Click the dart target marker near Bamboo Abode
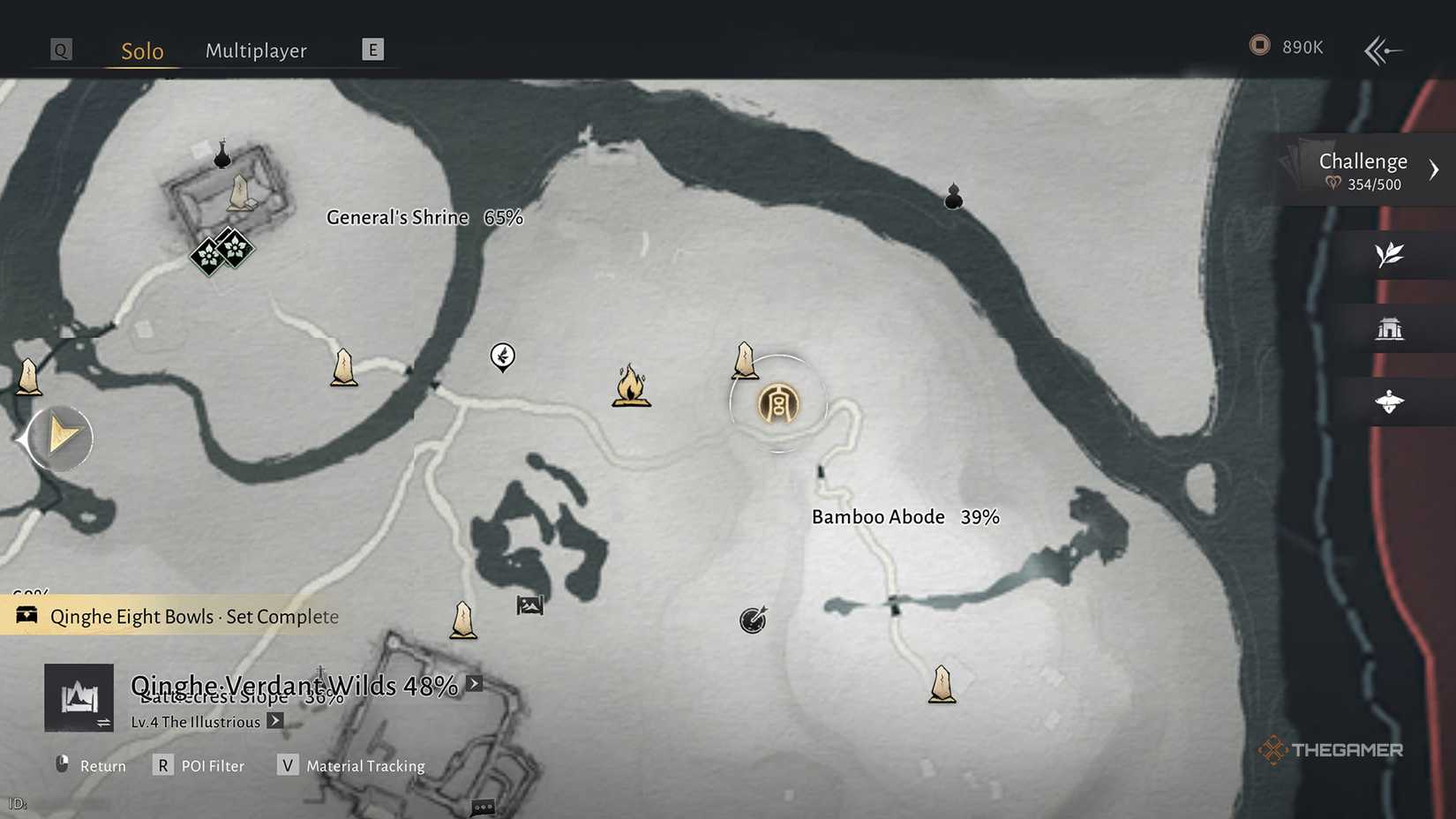The image size is (1456, 819). pyautogui.click(x=751, y=620)
